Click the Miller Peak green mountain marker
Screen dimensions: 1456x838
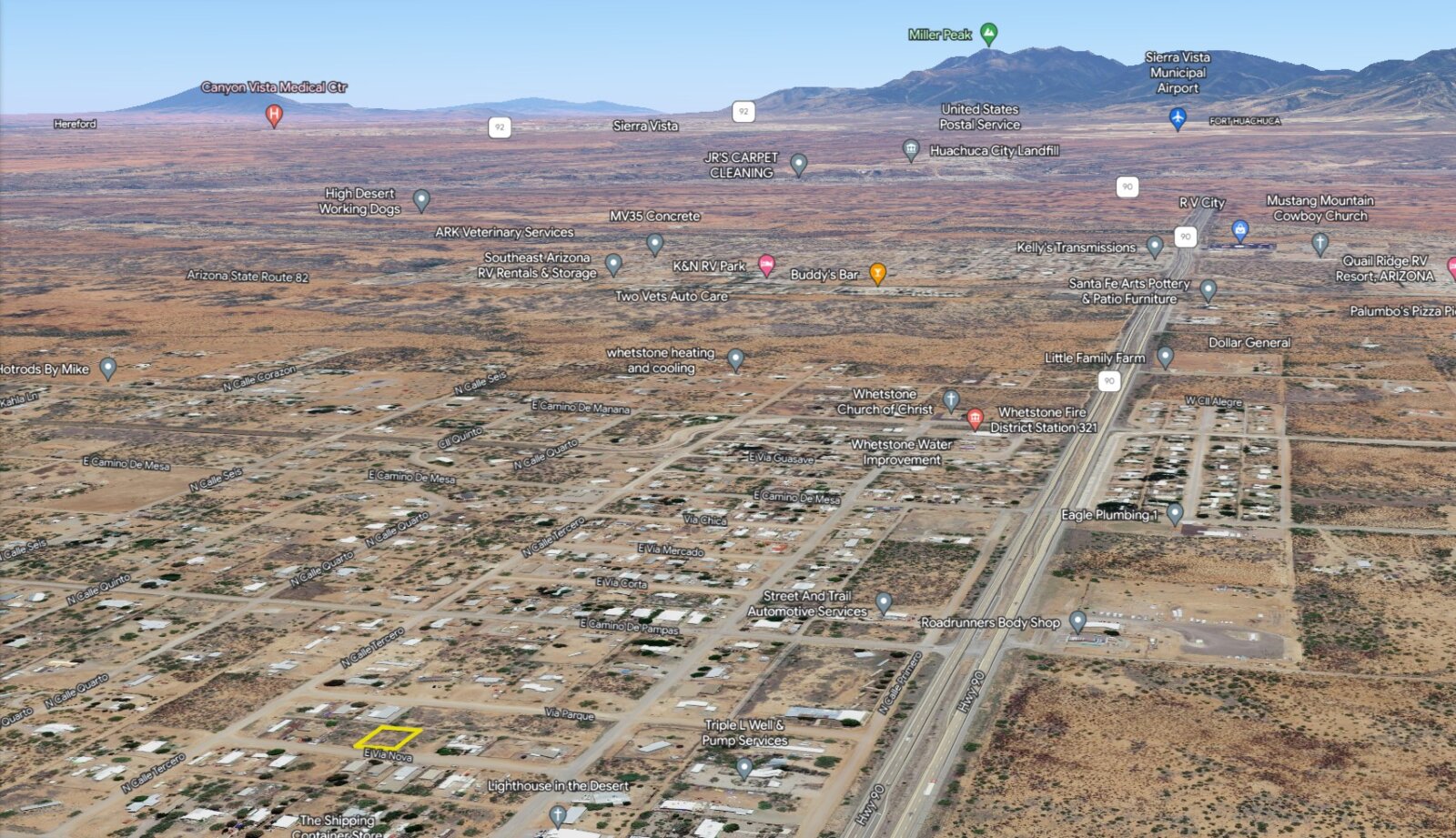[x=988, y=34]
